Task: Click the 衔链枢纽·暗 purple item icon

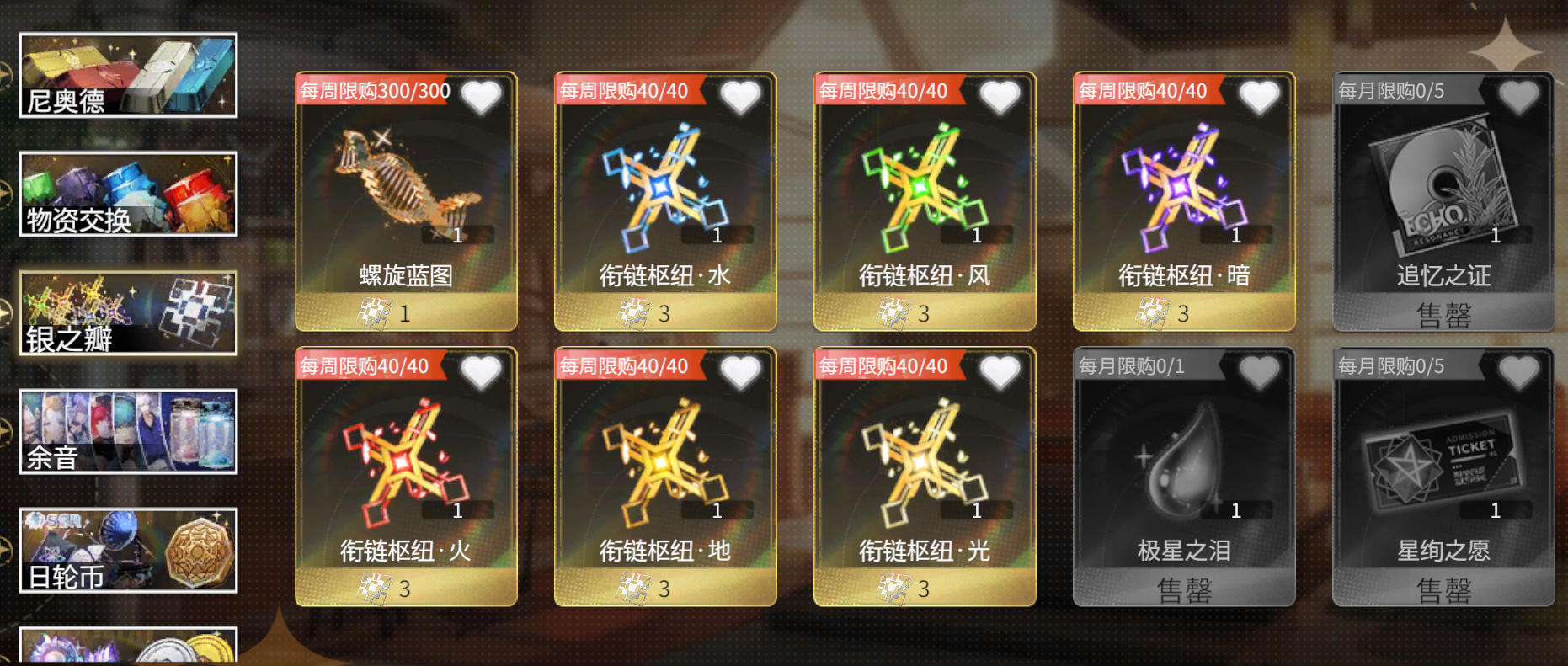Action: [x=1183, y=194]
